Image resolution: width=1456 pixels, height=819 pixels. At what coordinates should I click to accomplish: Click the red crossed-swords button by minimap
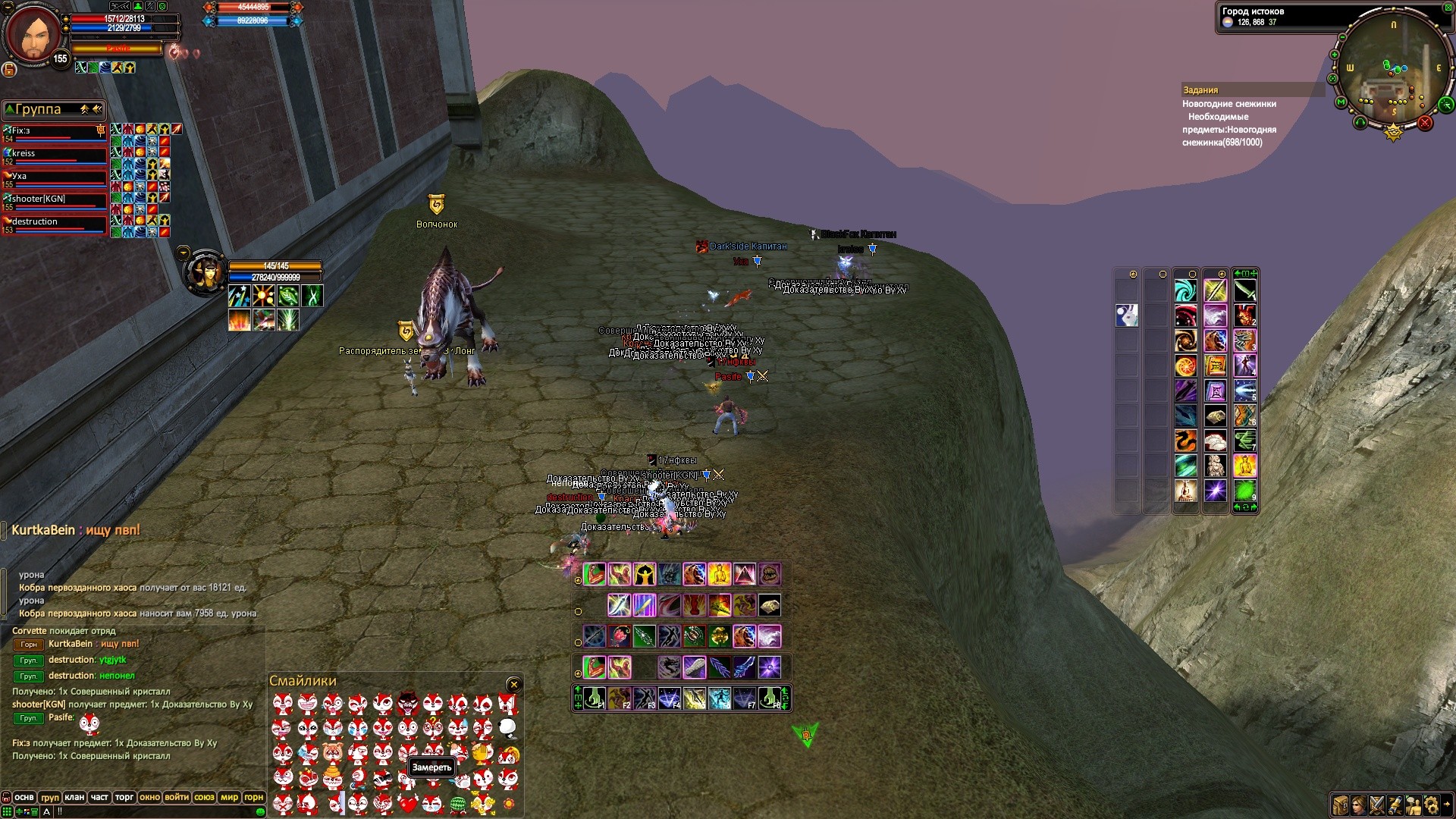1425,123
